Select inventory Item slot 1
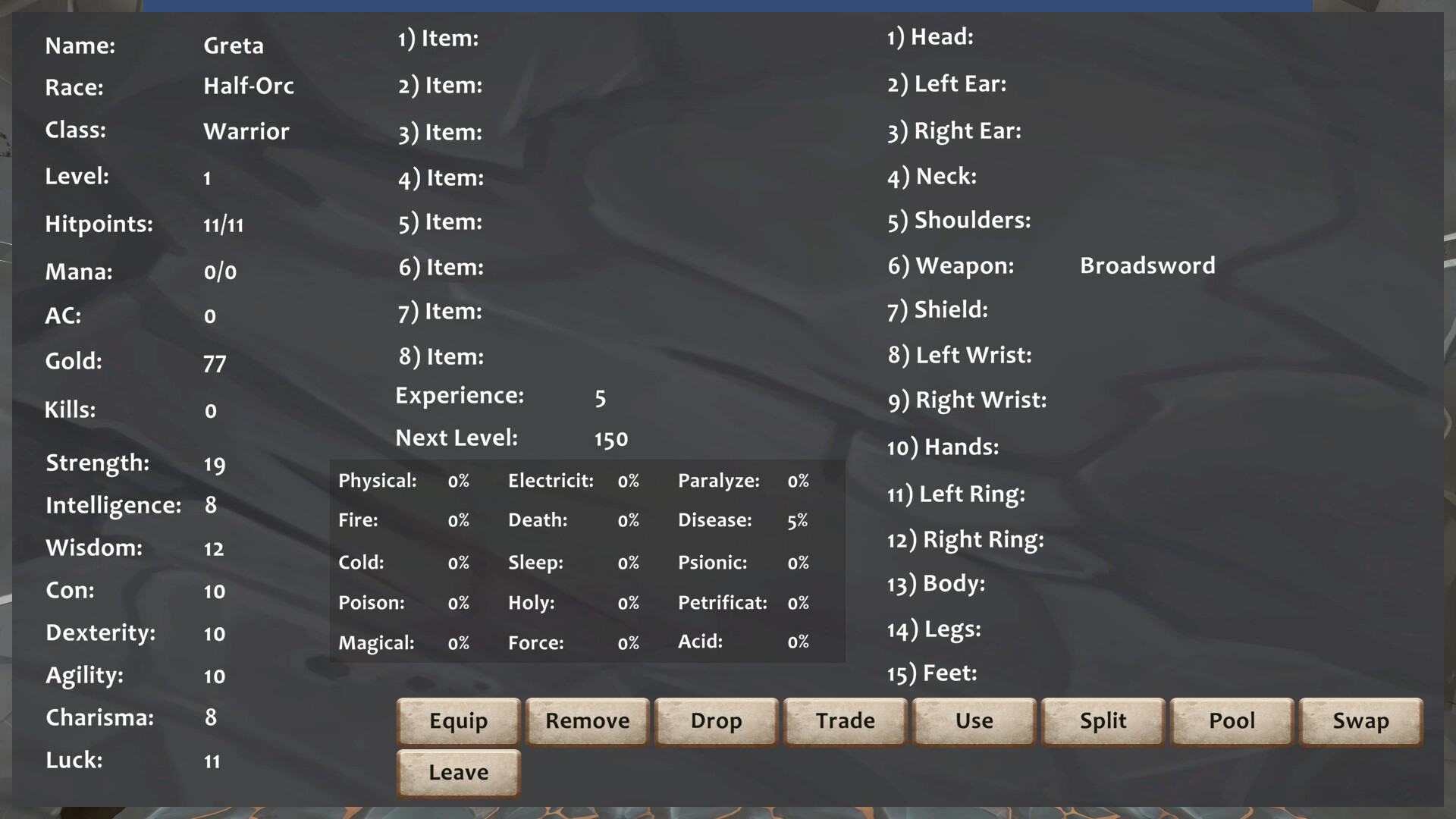Image resolution: width=1456 pixels, height=819 pixels. click(438, 39)
